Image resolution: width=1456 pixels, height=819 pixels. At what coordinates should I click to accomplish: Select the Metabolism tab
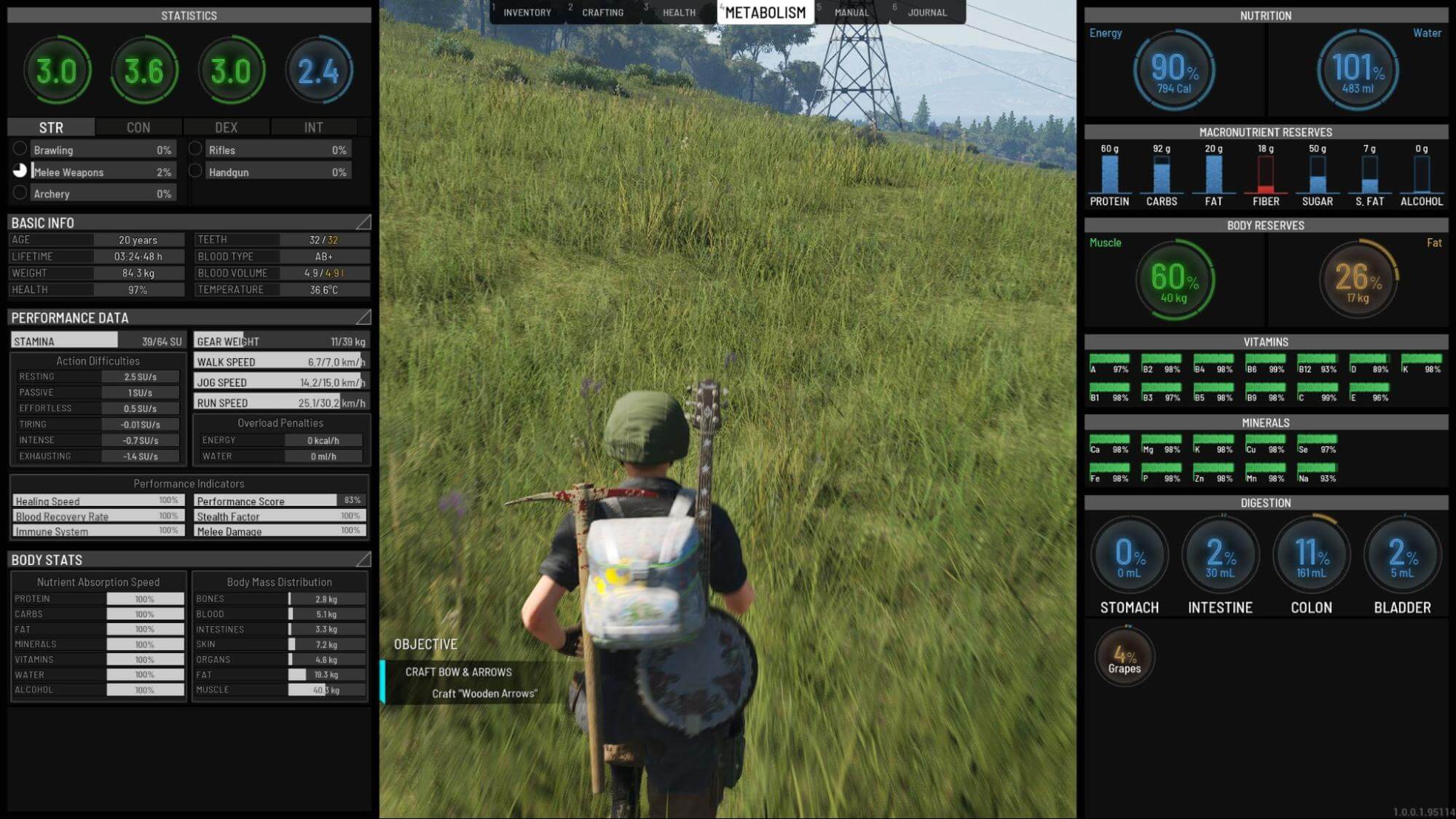[x=766, y=12]
